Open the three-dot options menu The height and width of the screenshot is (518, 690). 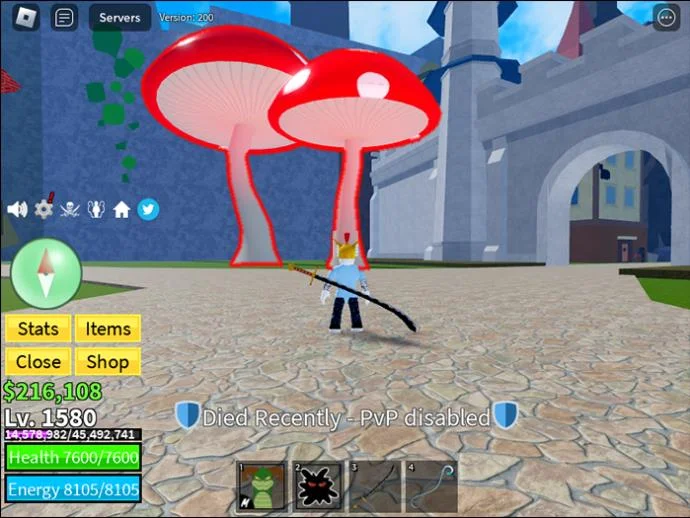click(x=665, y=17)
